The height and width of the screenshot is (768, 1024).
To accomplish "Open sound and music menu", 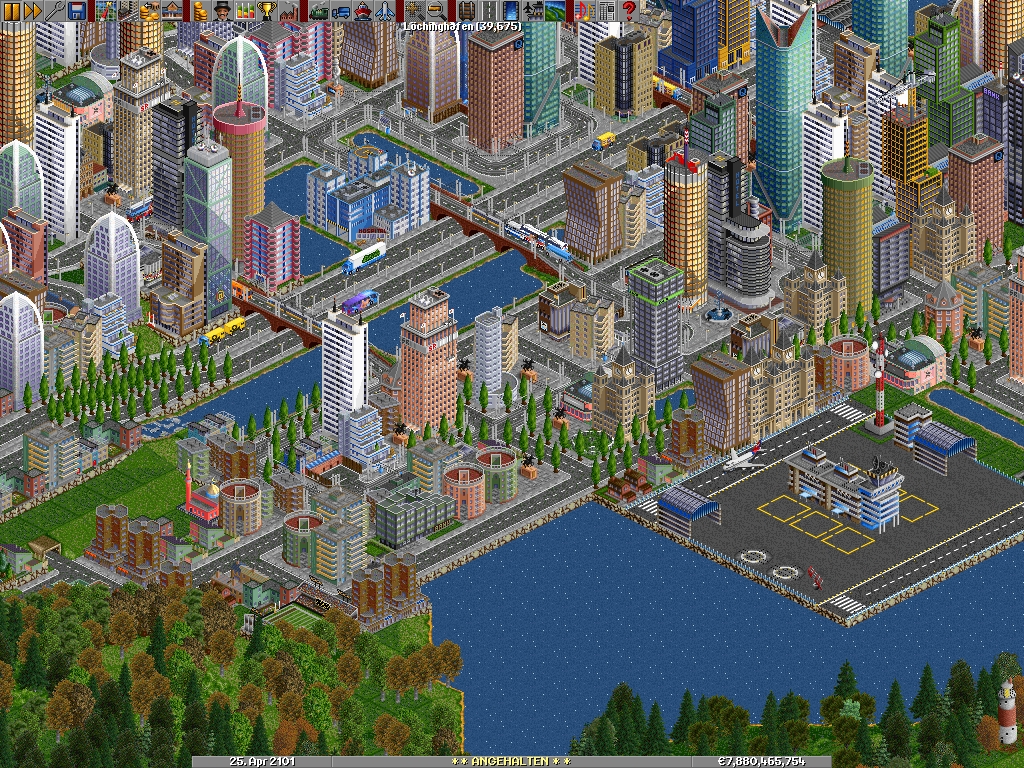I will coord(583,11).
